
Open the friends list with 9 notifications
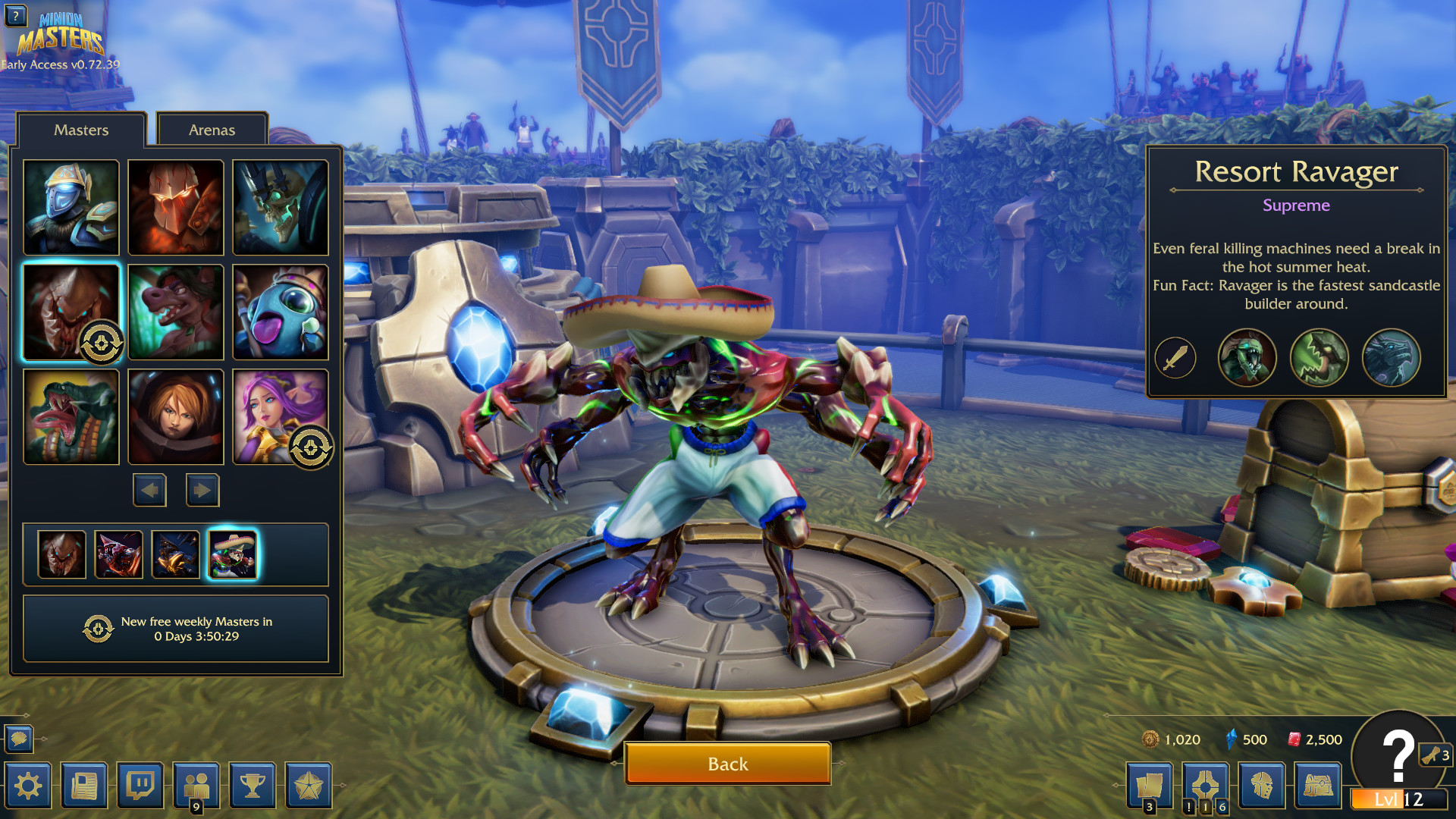click(196, 786)
